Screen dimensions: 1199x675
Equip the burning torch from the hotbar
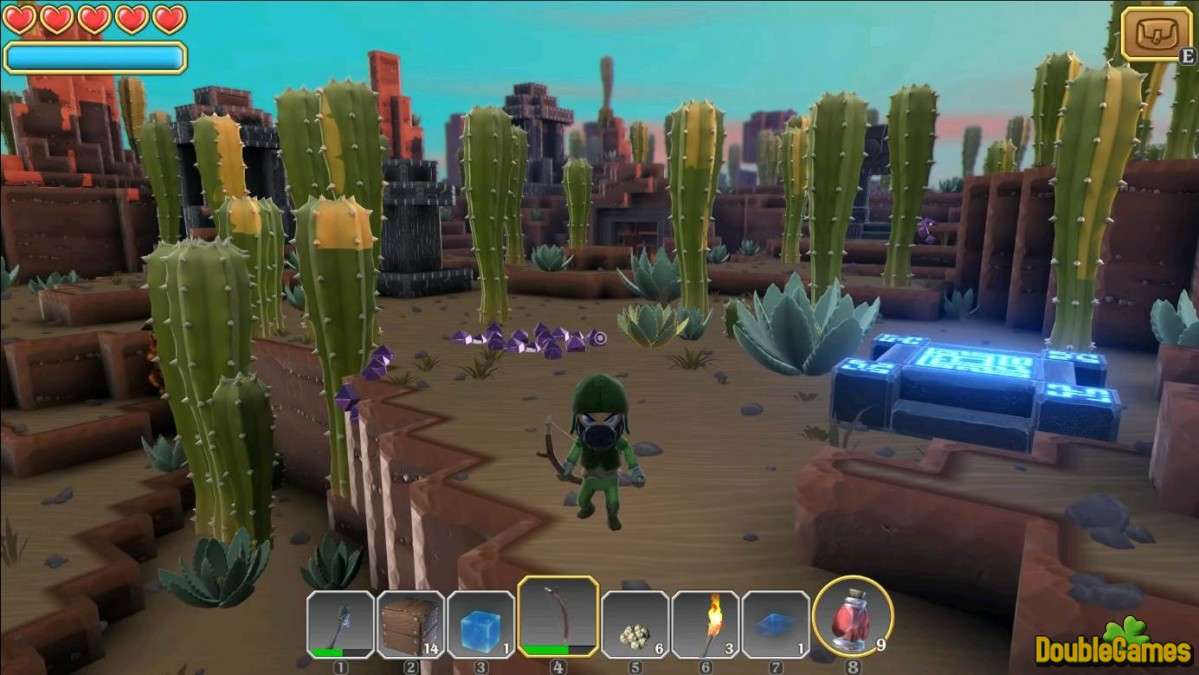click(x=705, y=624)
